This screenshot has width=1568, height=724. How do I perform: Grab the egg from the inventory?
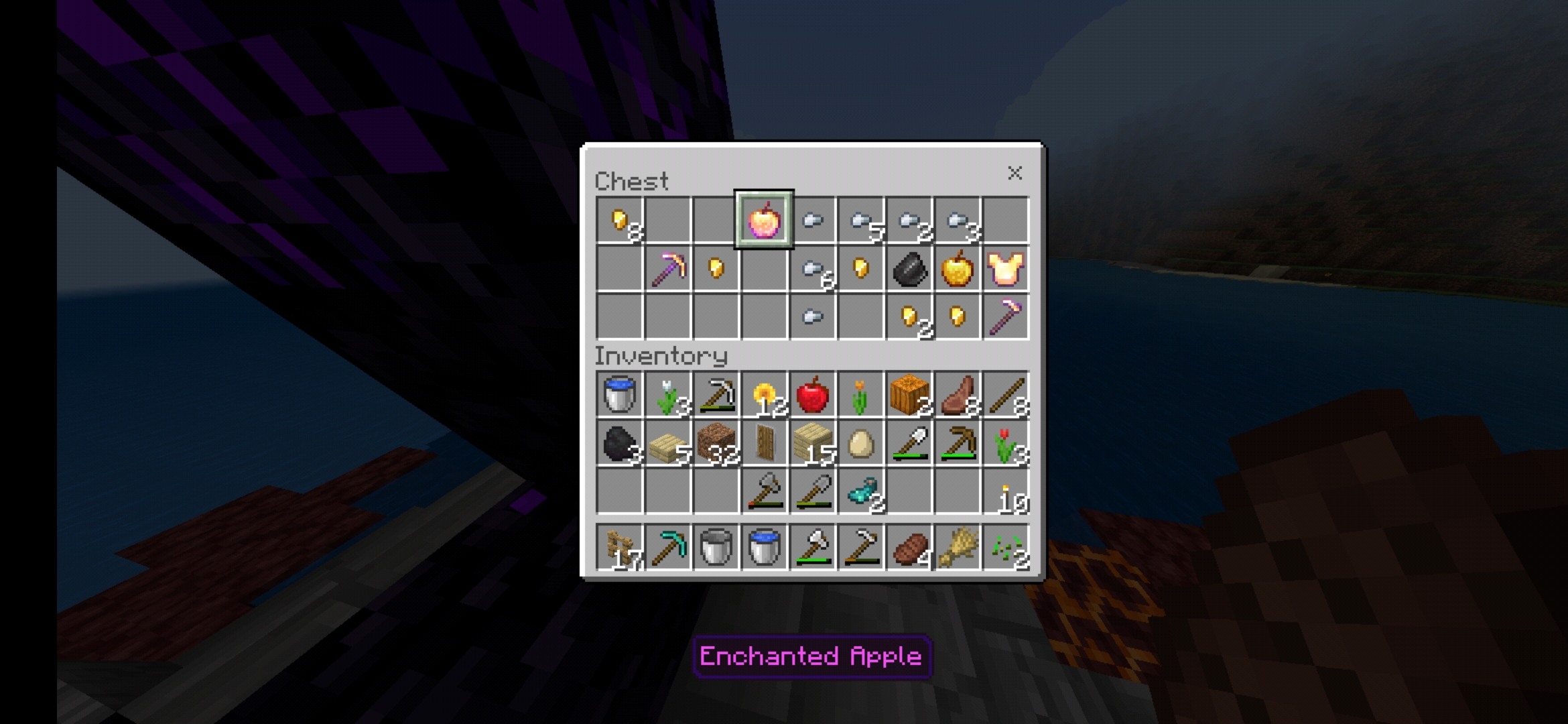(x=860, y=442)
